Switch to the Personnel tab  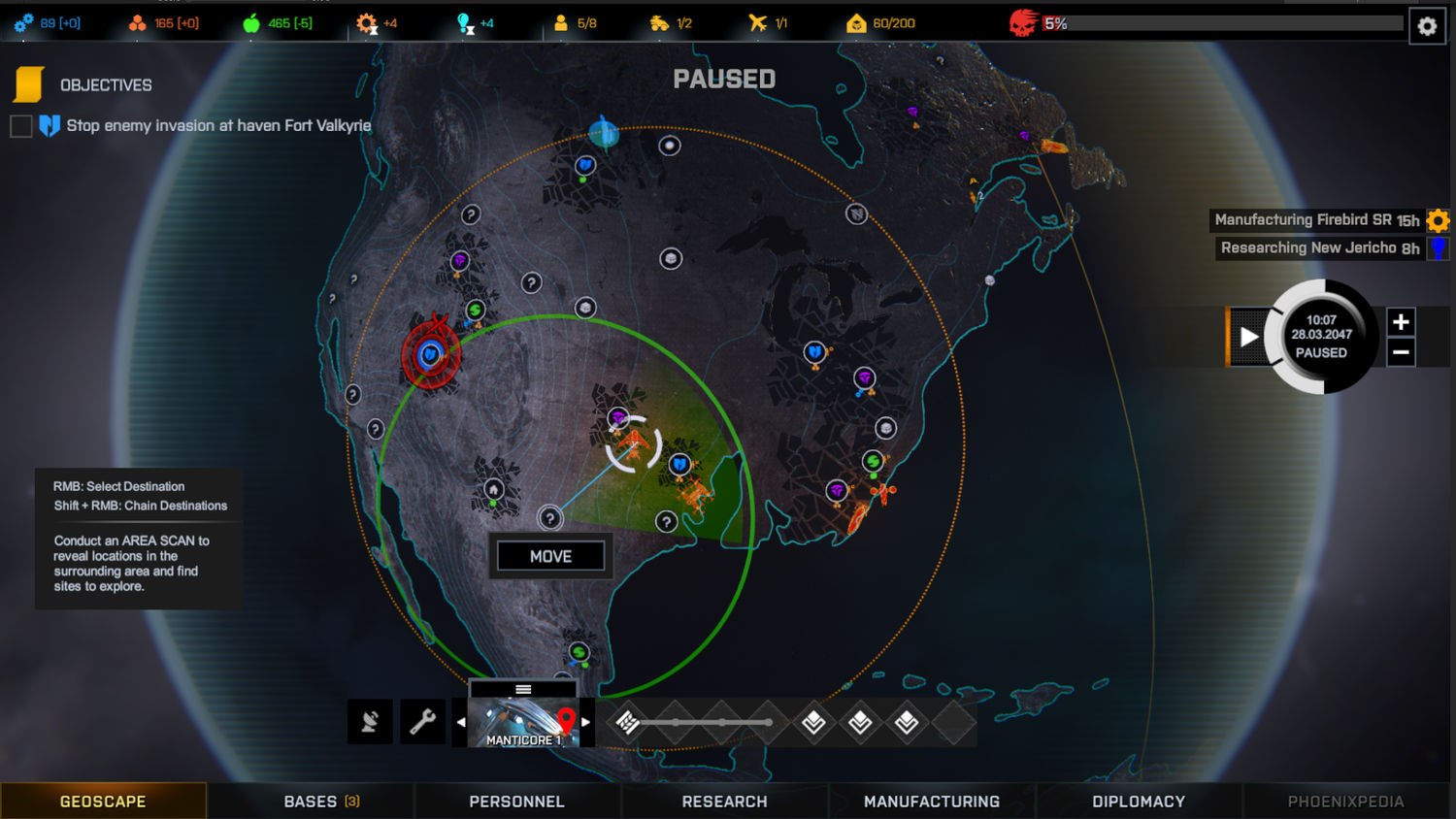(516, 802)
